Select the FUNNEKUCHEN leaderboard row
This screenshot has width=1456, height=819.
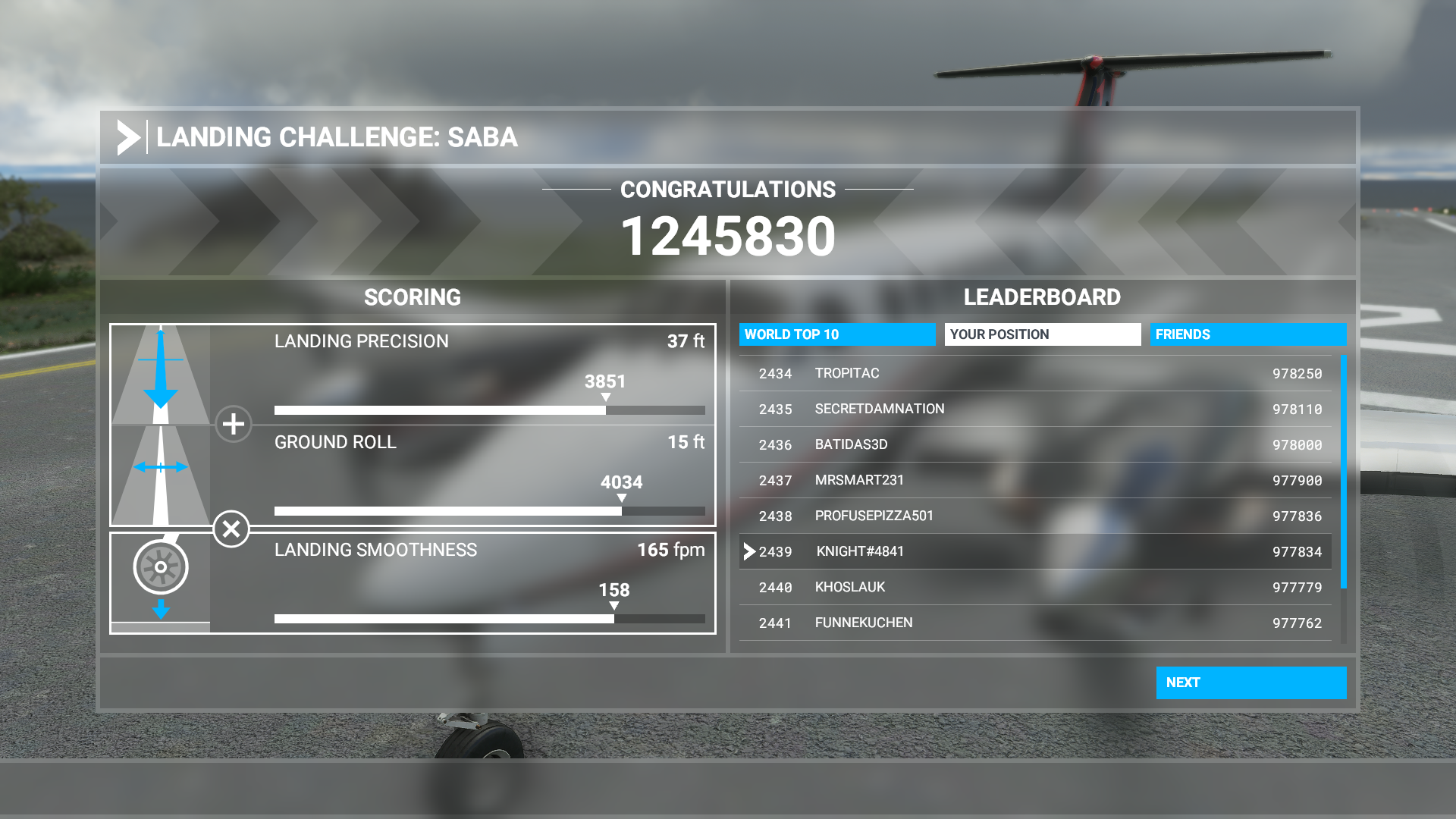coord(1031,622)
